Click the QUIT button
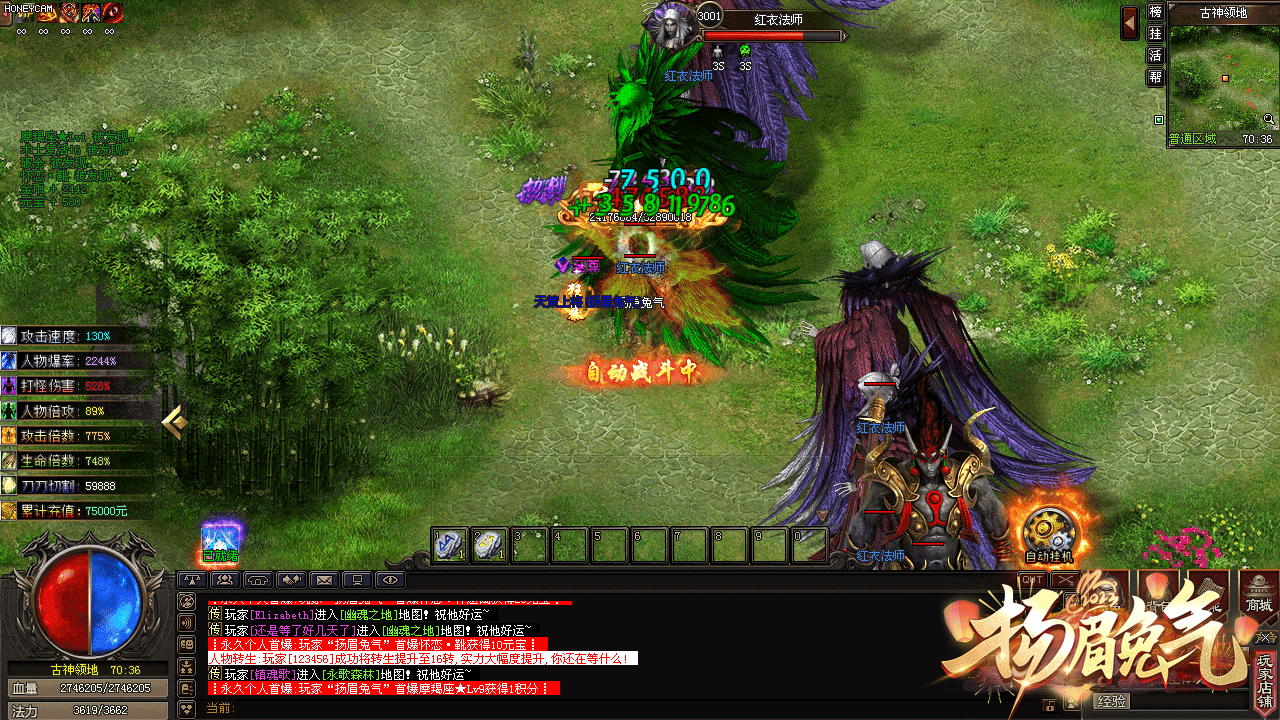Viewport: 1280px width, 720px height. click(1032, 579)
